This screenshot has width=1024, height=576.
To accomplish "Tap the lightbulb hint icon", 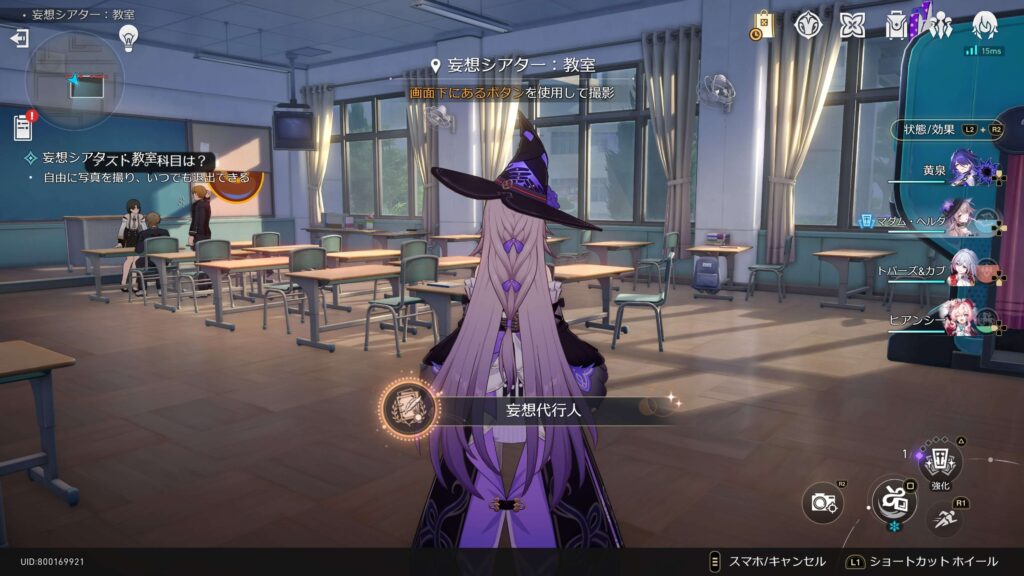I will tap(128, 38).
